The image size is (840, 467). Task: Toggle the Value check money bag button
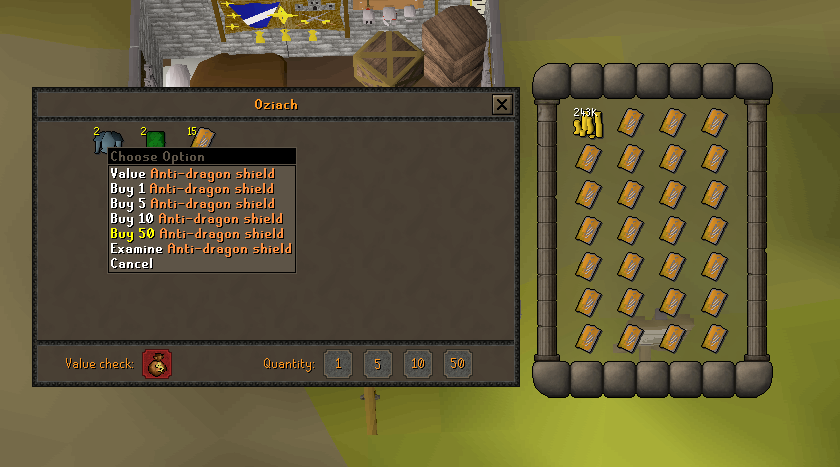click(x=157, y=364)
